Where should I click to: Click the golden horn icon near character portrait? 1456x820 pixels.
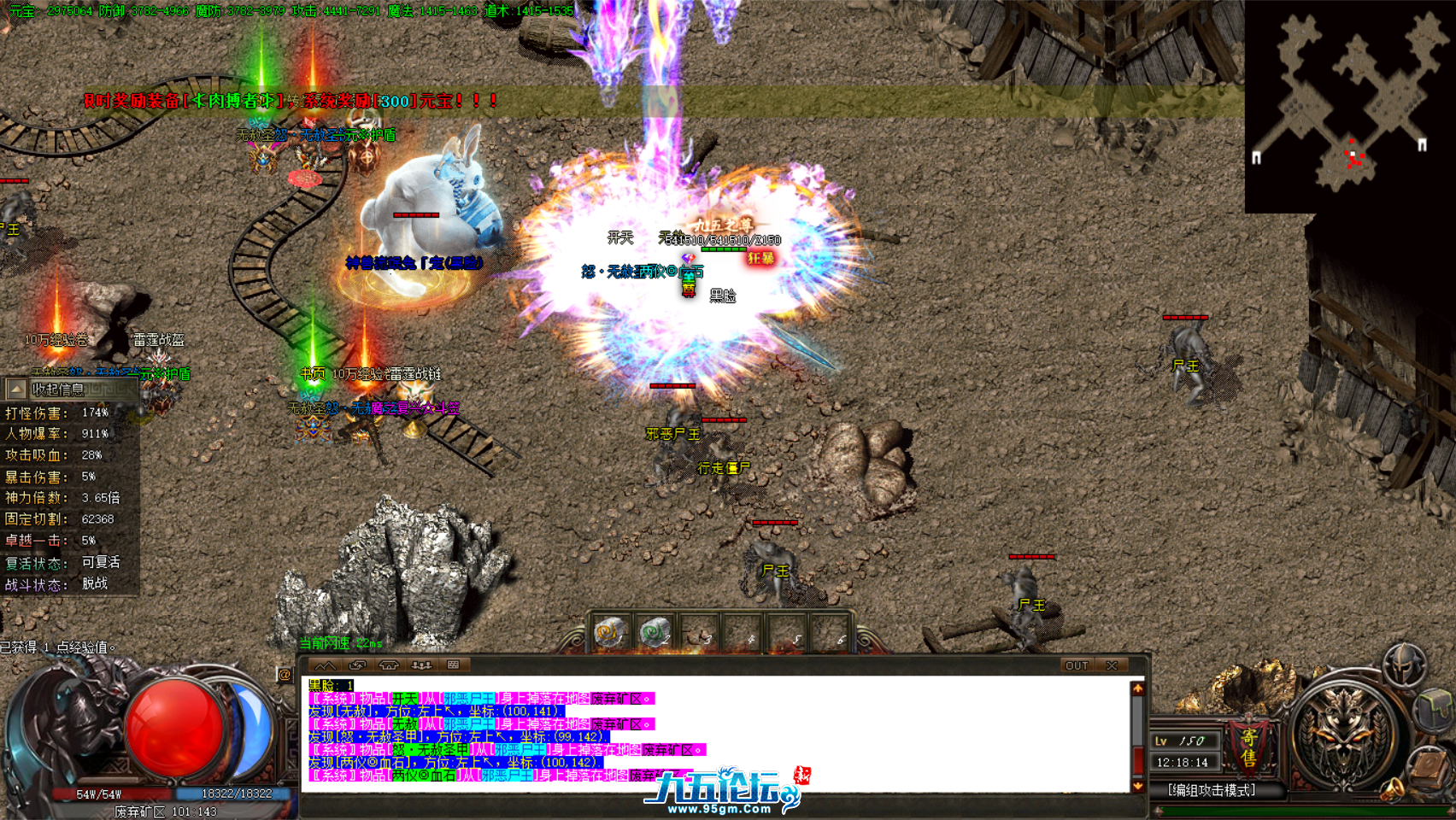coord(1392,790)
